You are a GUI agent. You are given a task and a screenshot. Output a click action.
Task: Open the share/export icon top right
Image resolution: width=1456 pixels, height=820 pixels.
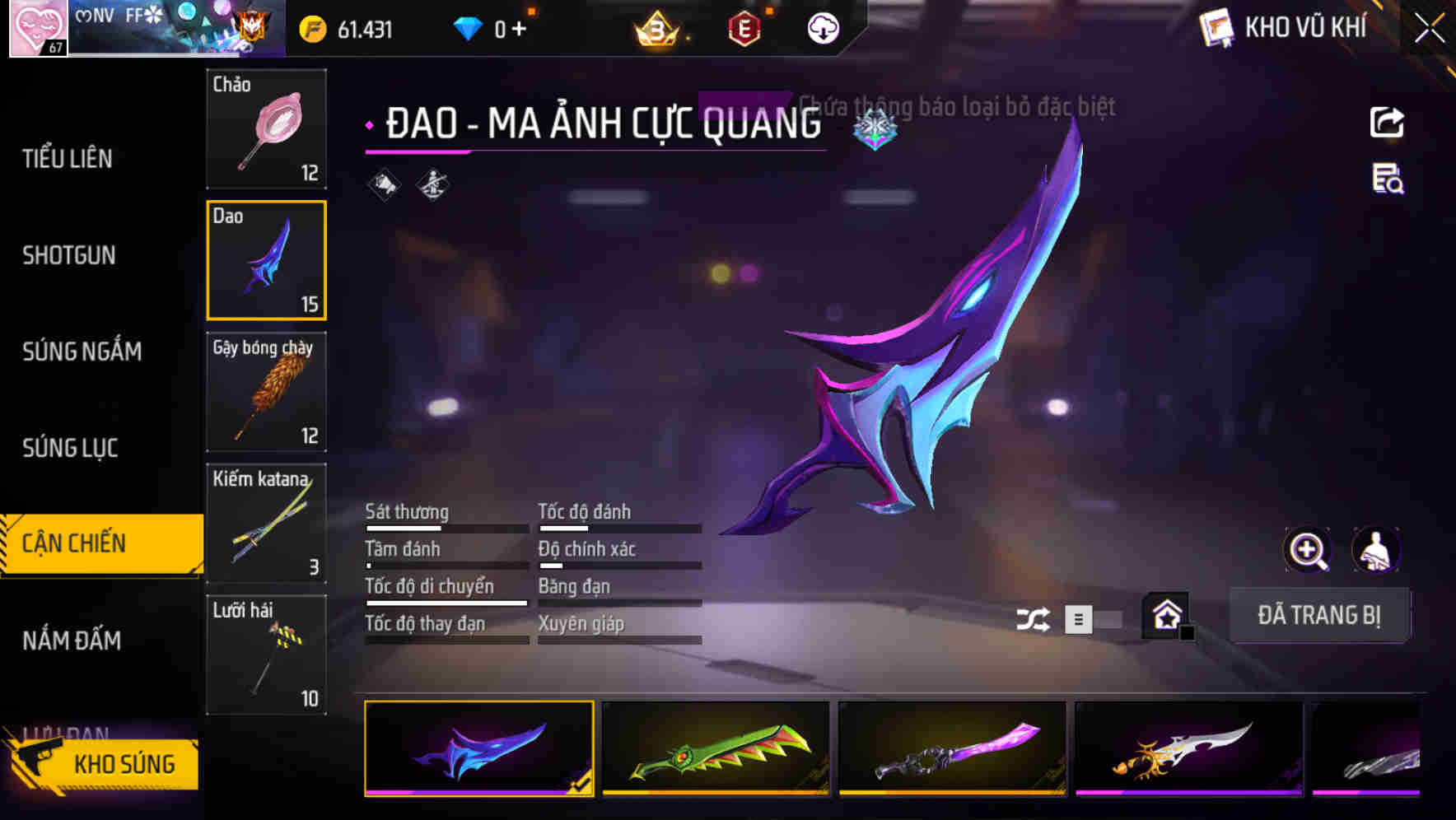coord(1388,122)
